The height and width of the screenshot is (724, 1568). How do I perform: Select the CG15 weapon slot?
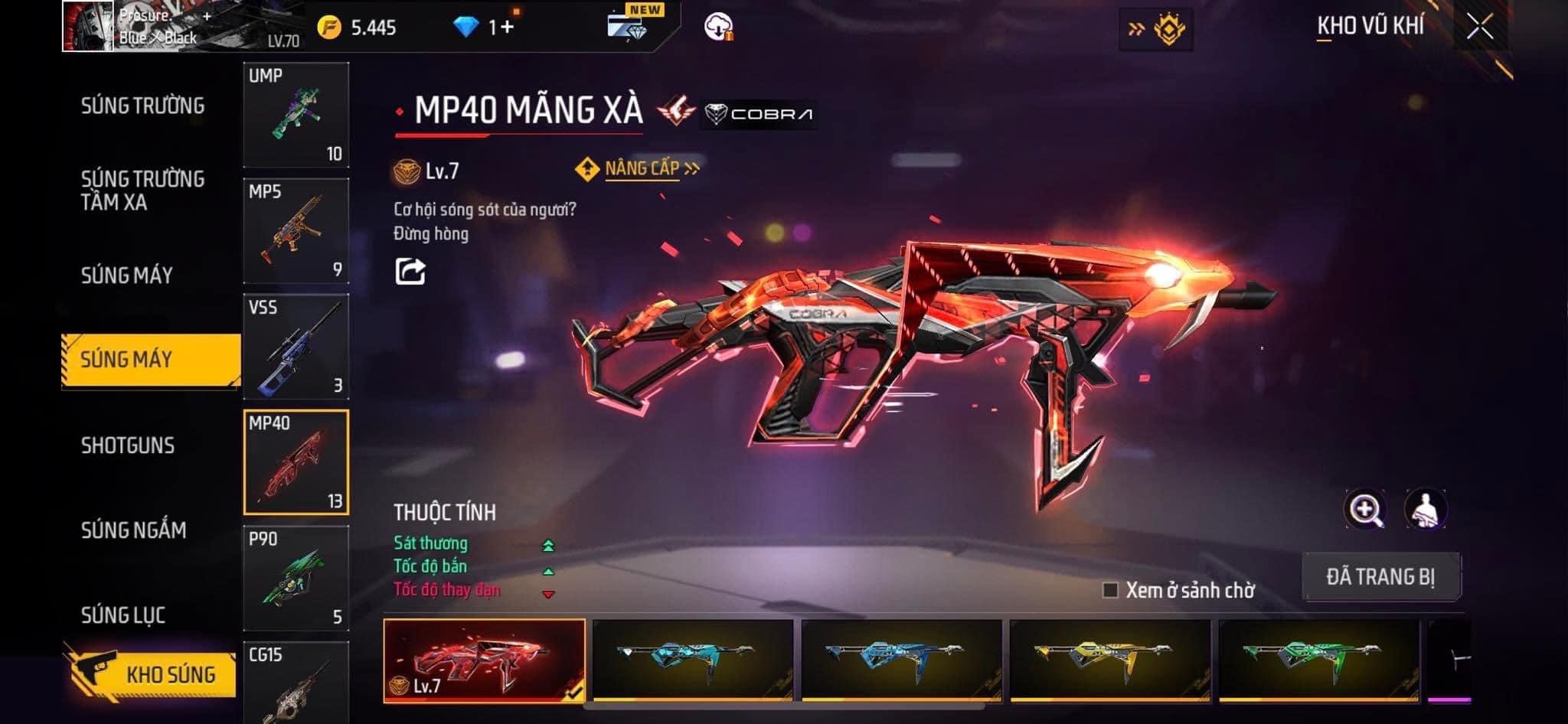click(x=296, y=683)
